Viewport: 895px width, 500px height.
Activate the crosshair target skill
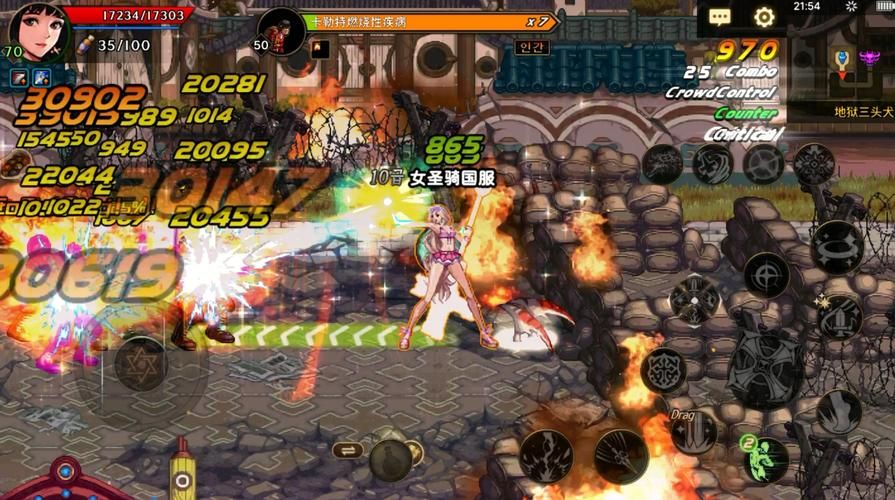[767, 274]
